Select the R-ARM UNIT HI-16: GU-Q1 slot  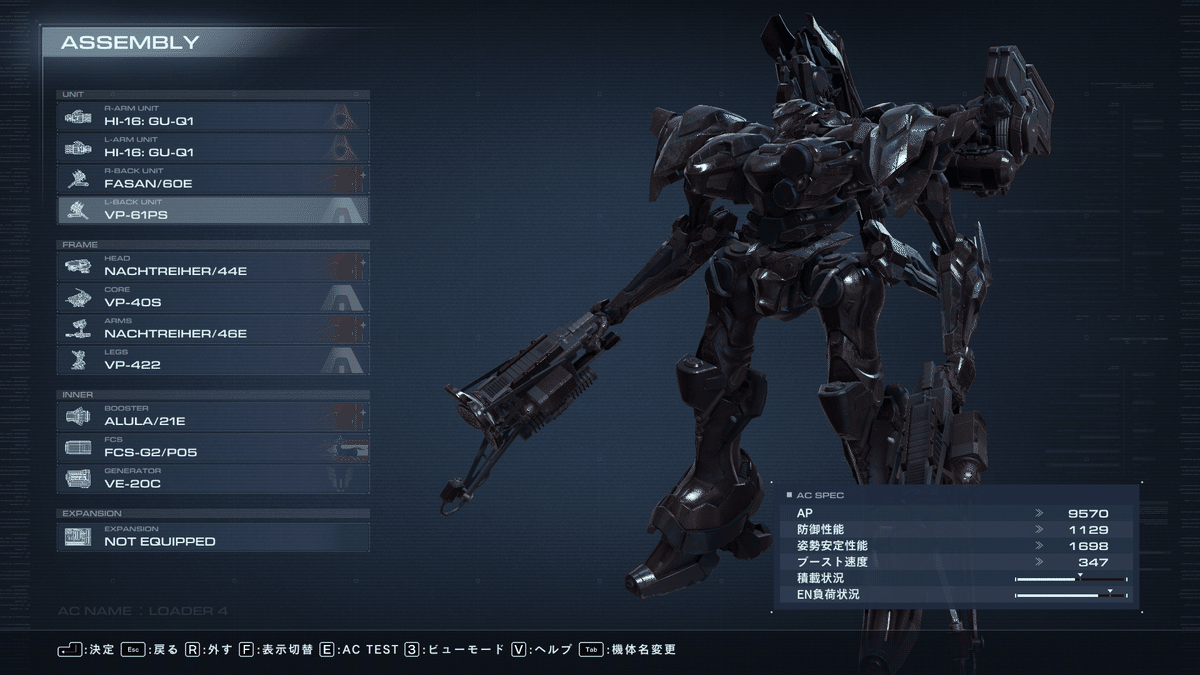coord(213,116)
